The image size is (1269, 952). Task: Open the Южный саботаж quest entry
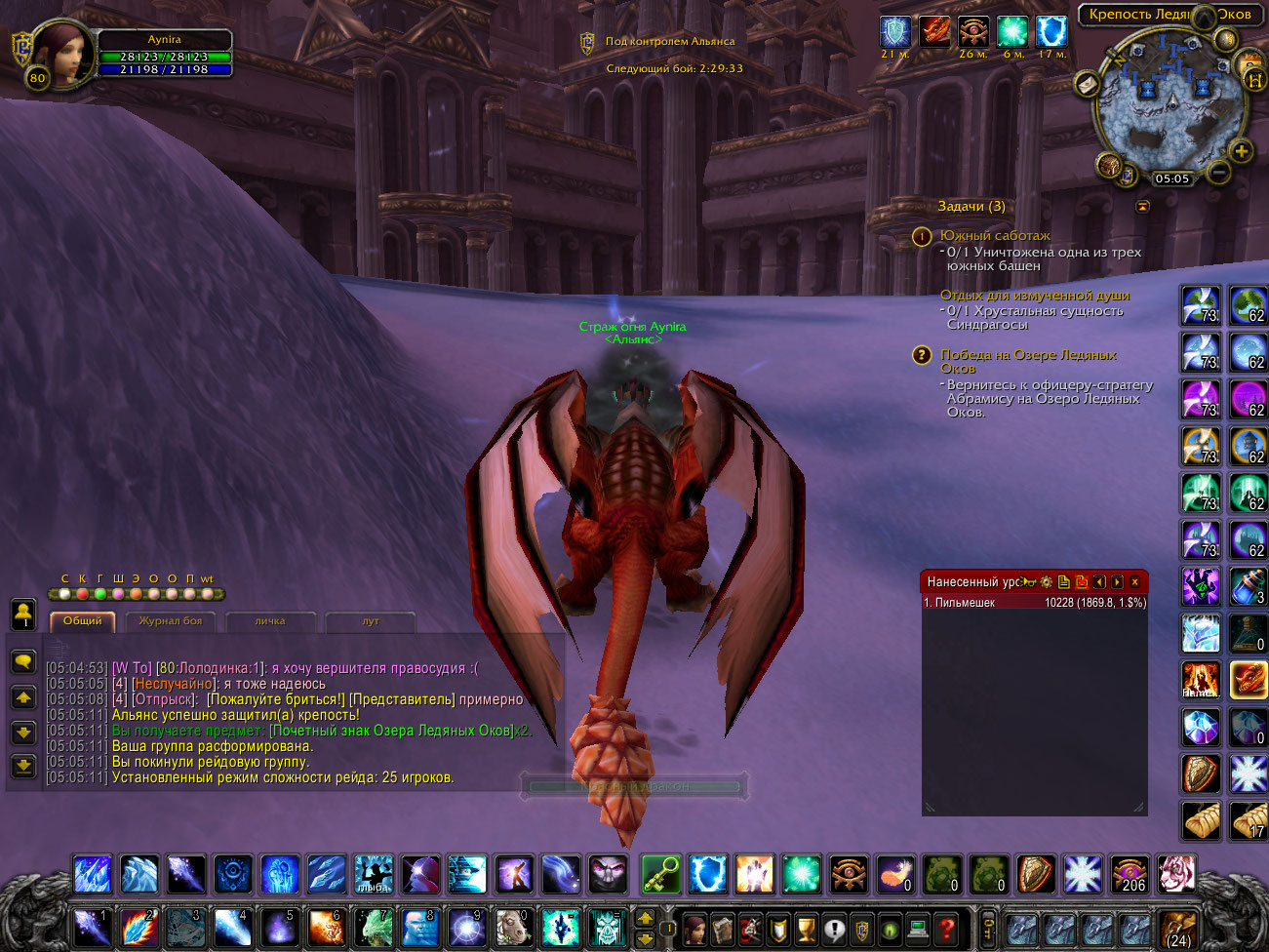click(x=995, y=236)
